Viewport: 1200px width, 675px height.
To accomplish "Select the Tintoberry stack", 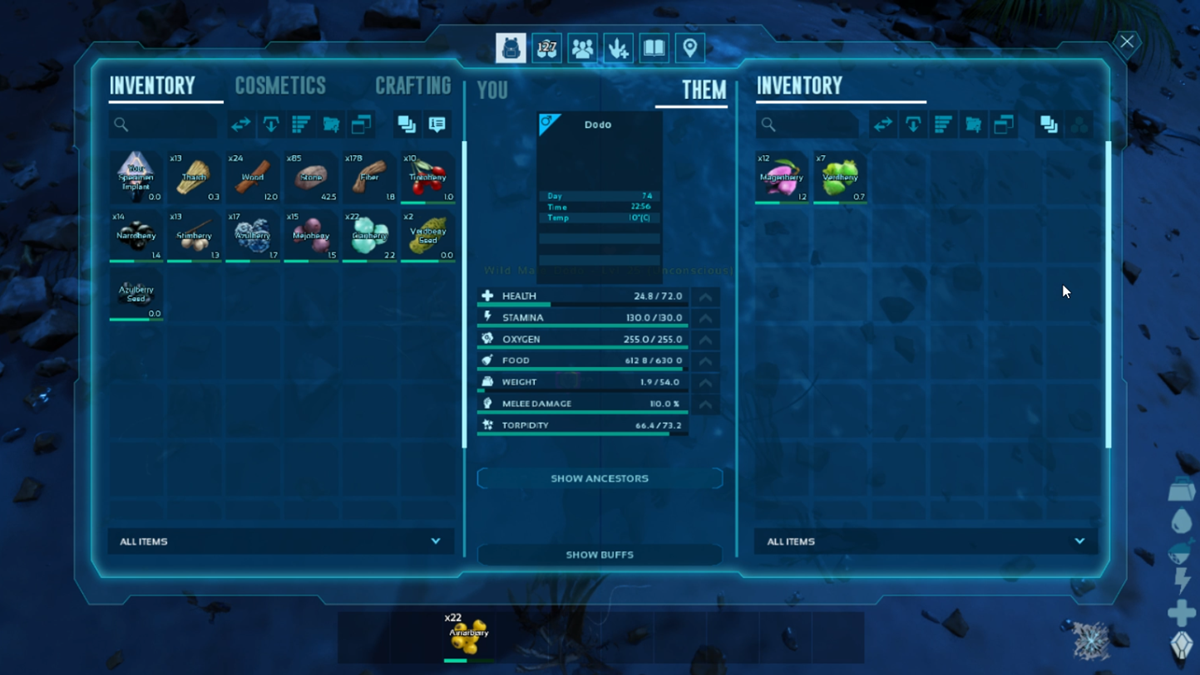I will coord(428,178).
